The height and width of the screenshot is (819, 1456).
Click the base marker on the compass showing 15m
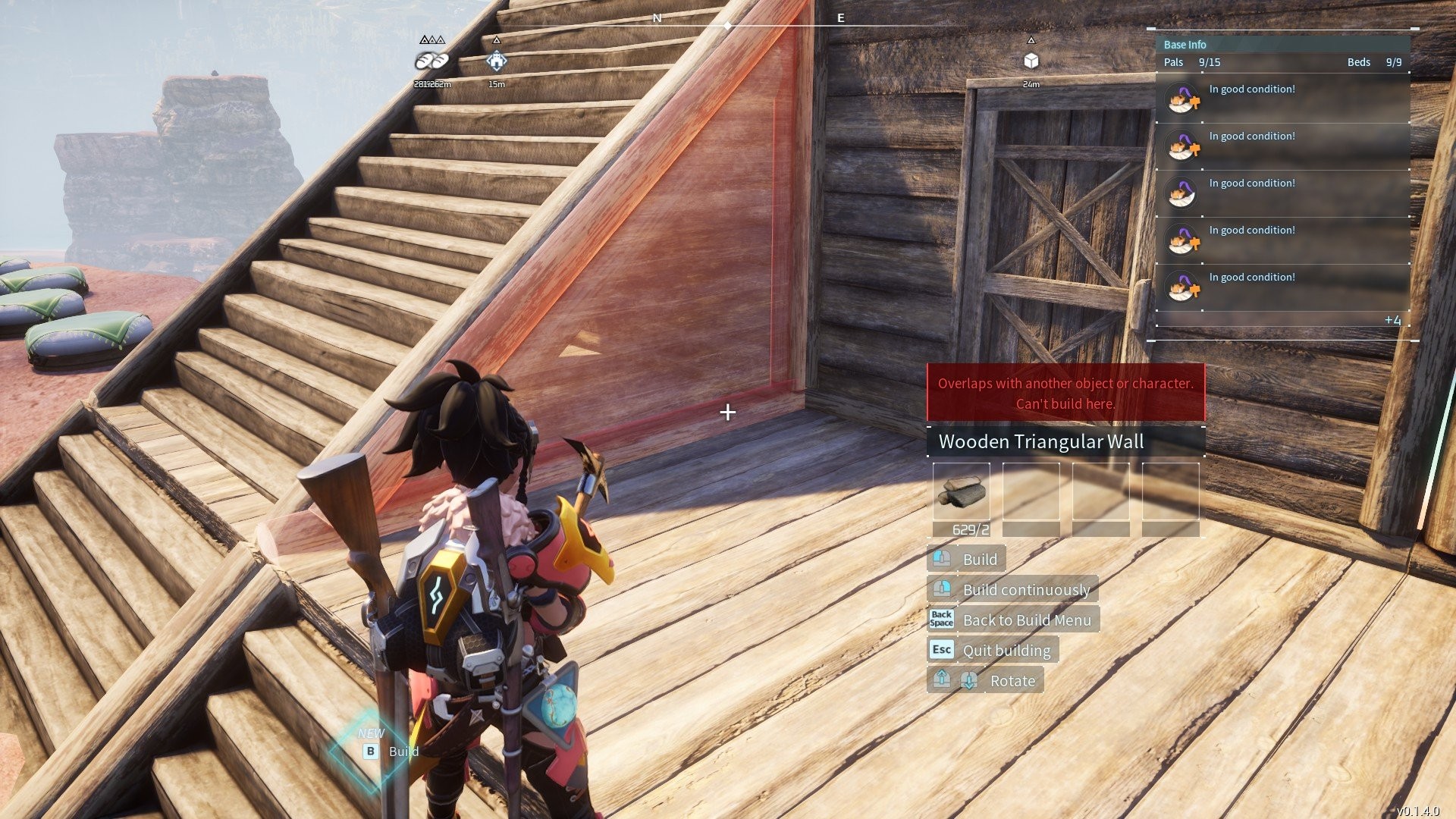[496, 61]
